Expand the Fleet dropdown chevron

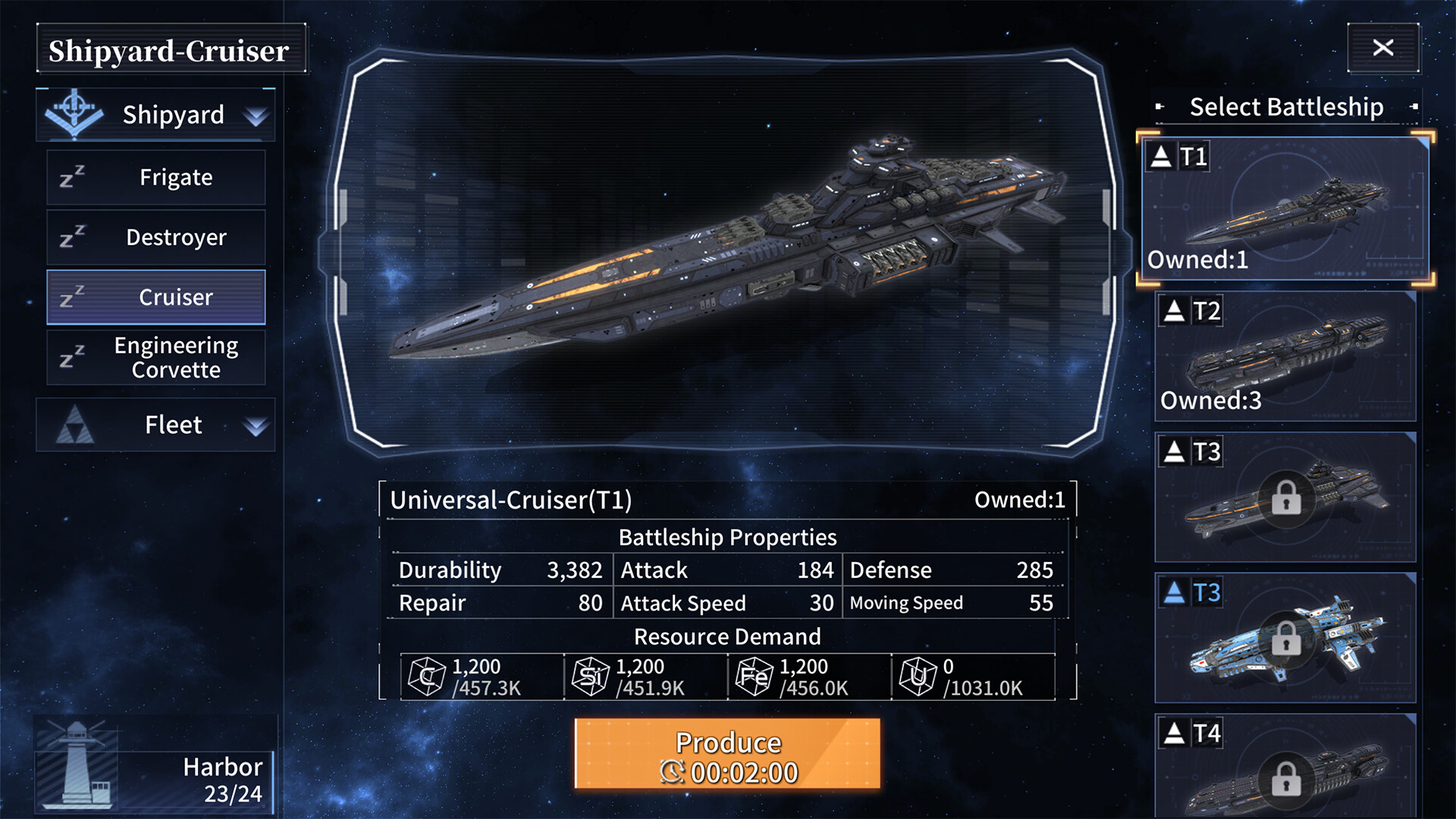click(256, 426)
